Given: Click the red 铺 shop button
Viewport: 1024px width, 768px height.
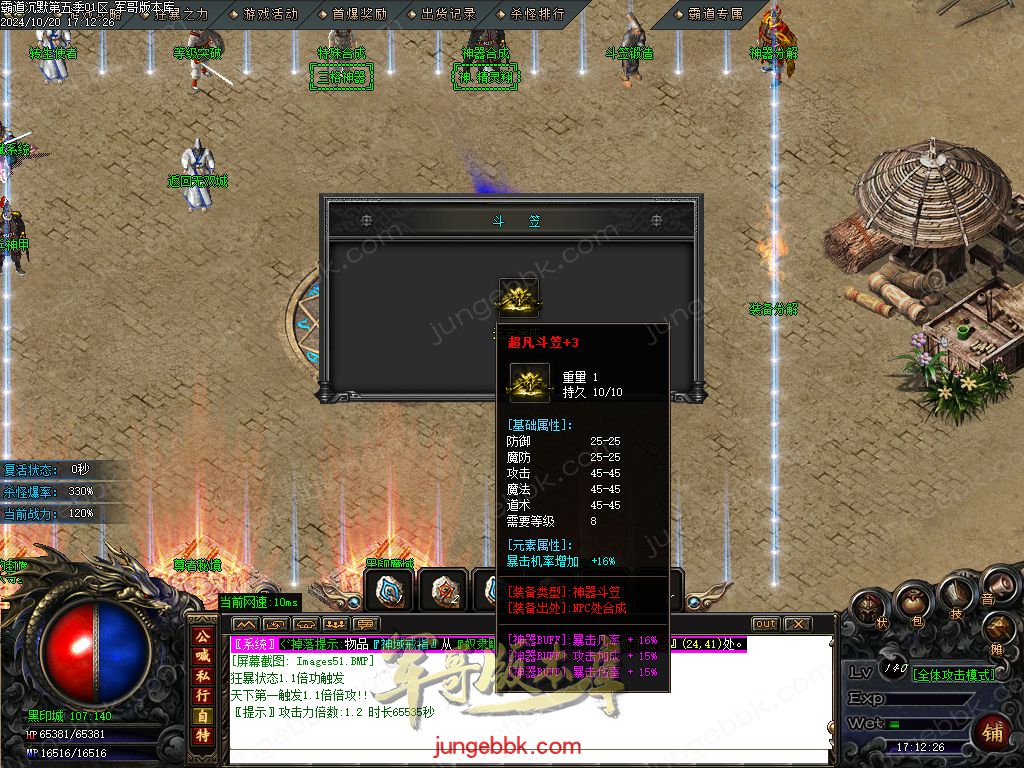Looking at the screenshot, I should tap(991, 731).
